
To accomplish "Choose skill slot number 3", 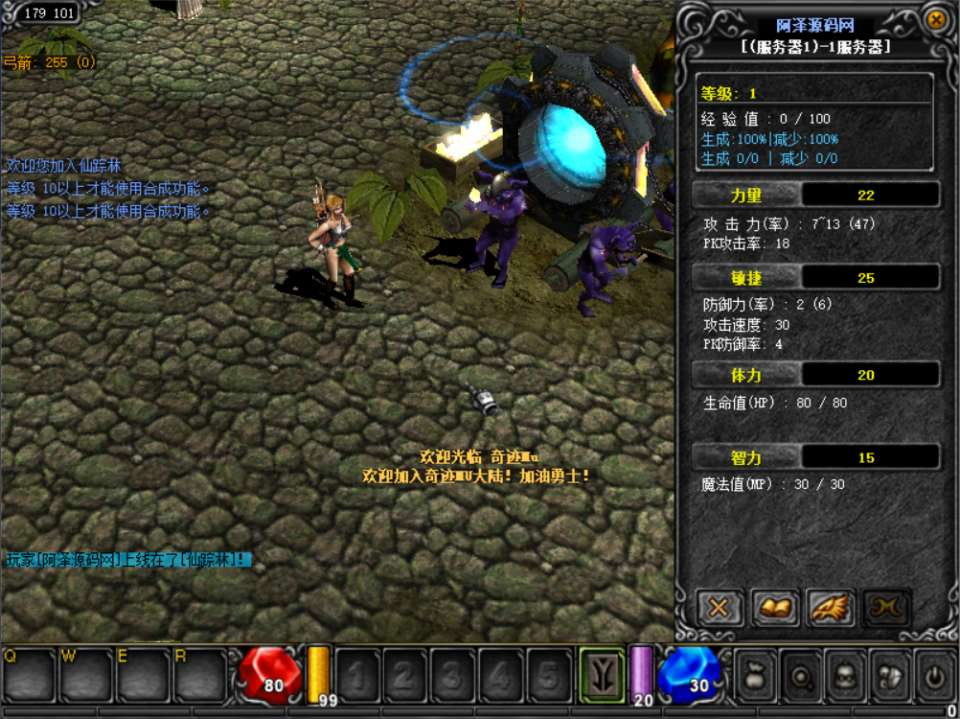I will (x=453, y=676).
